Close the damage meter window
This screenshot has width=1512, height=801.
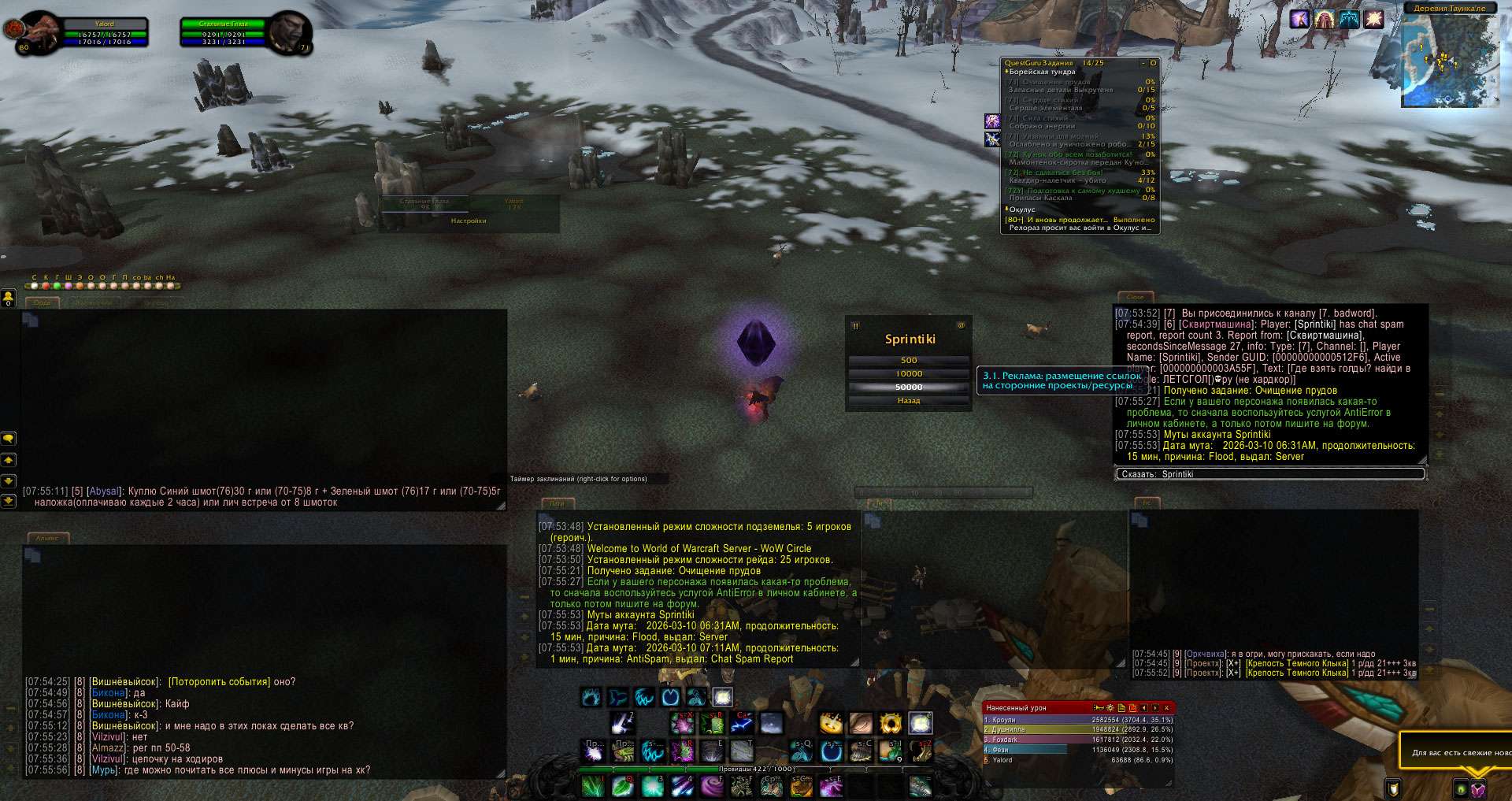tap(1165, 708)
